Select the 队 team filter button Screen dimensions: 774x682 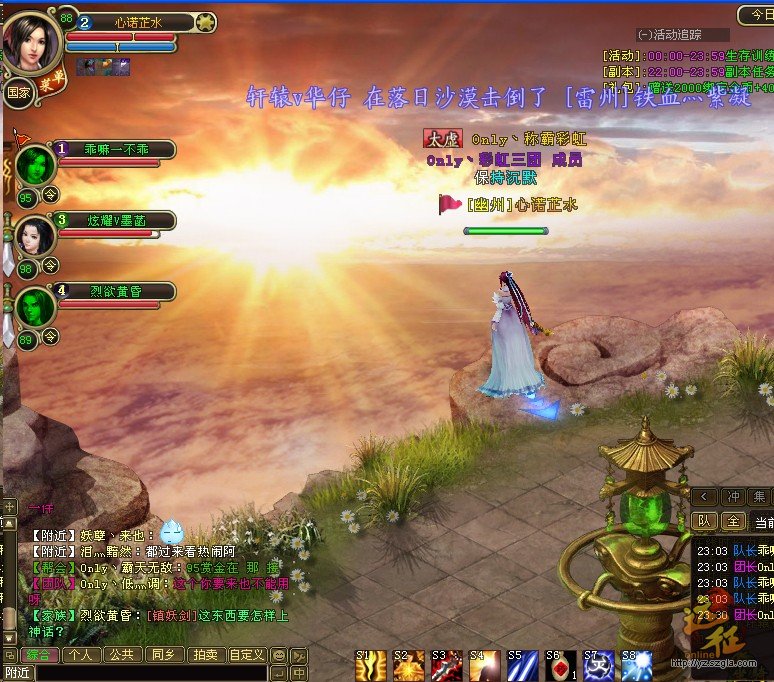pos(704,521)
